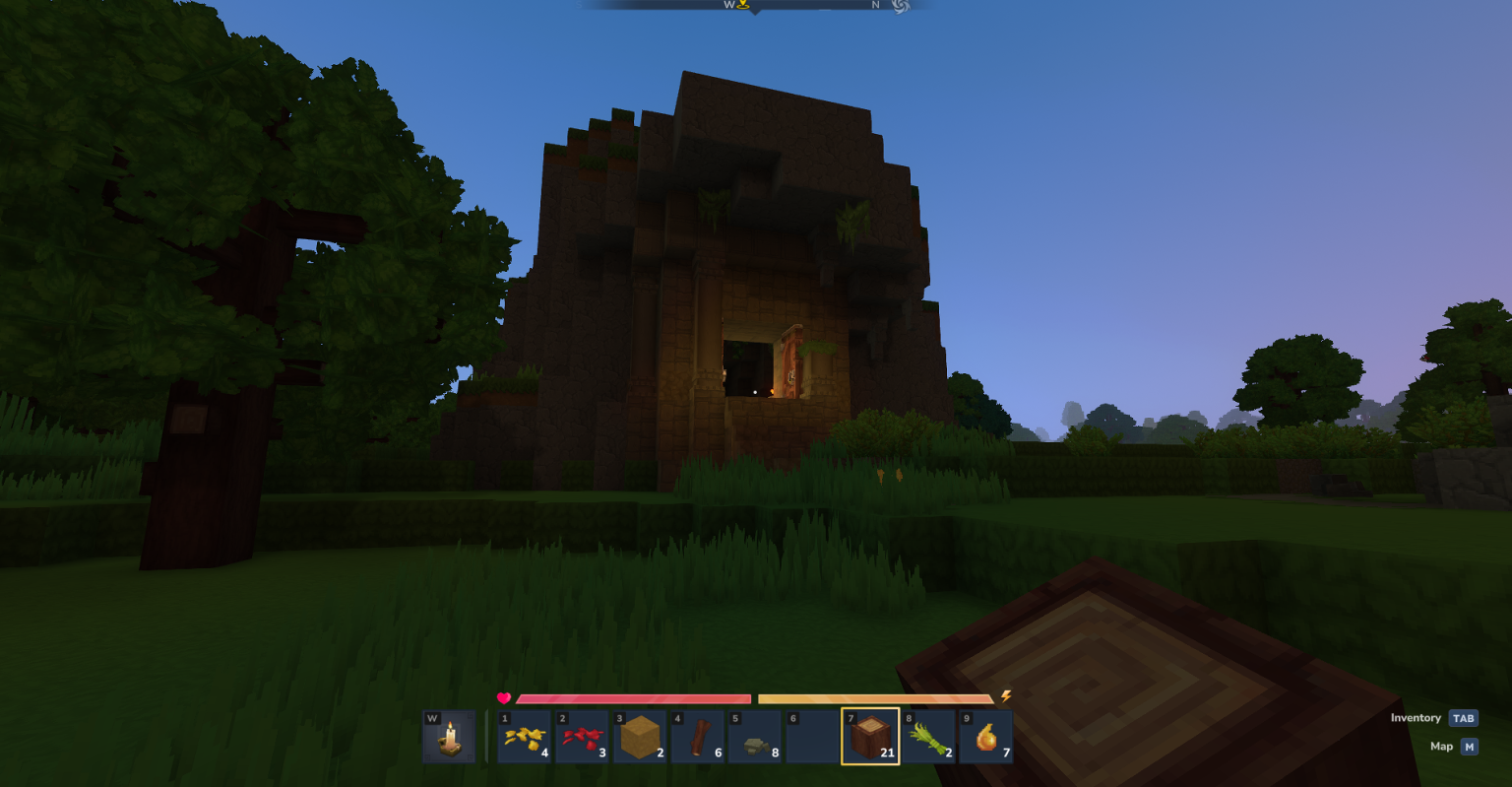
Task: Select the yellow petals hotbar slot
Action: (524, 737)
